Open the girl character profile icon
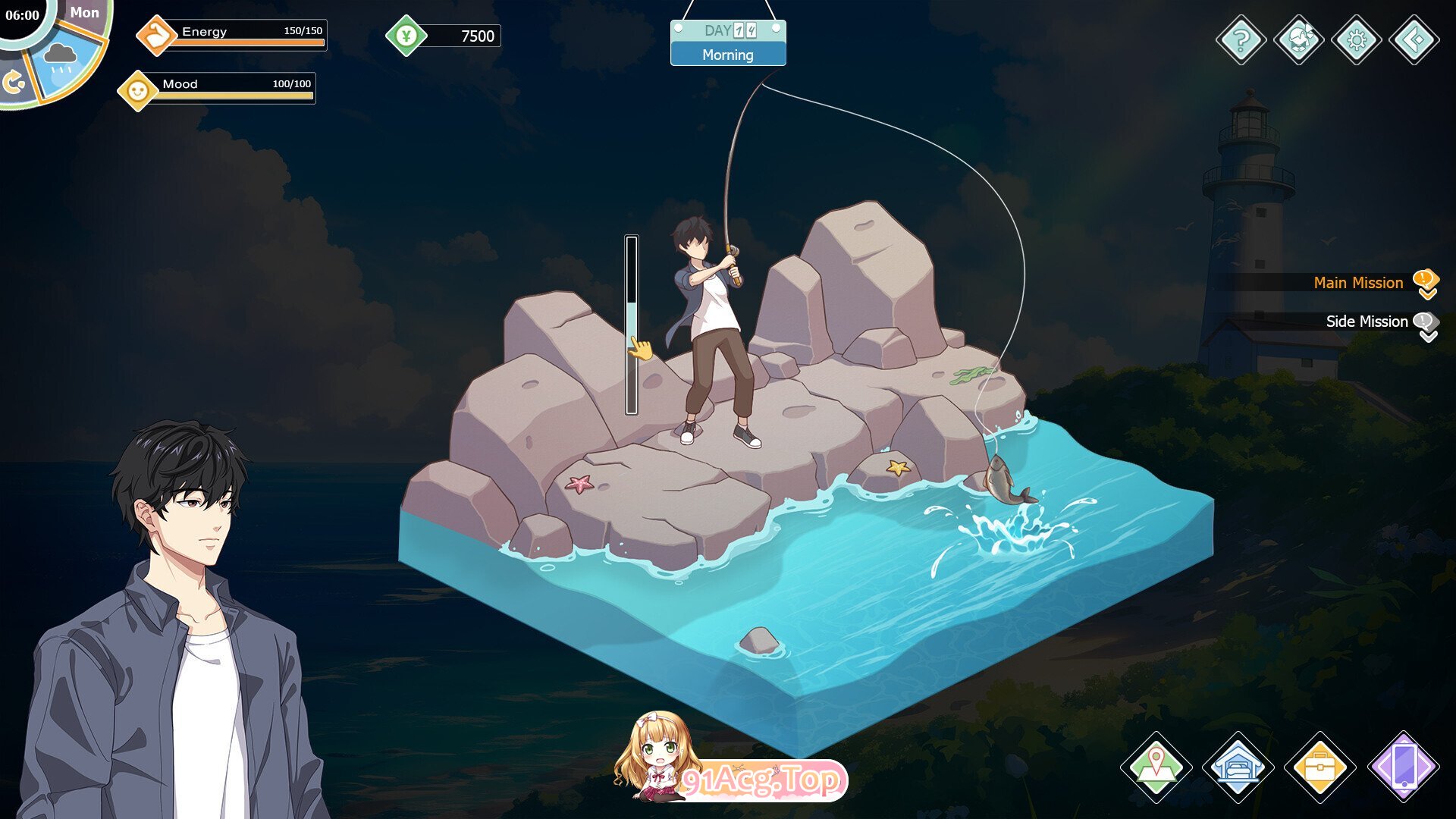Viewport: 1456px width, 819px height. click(1298, 39)
